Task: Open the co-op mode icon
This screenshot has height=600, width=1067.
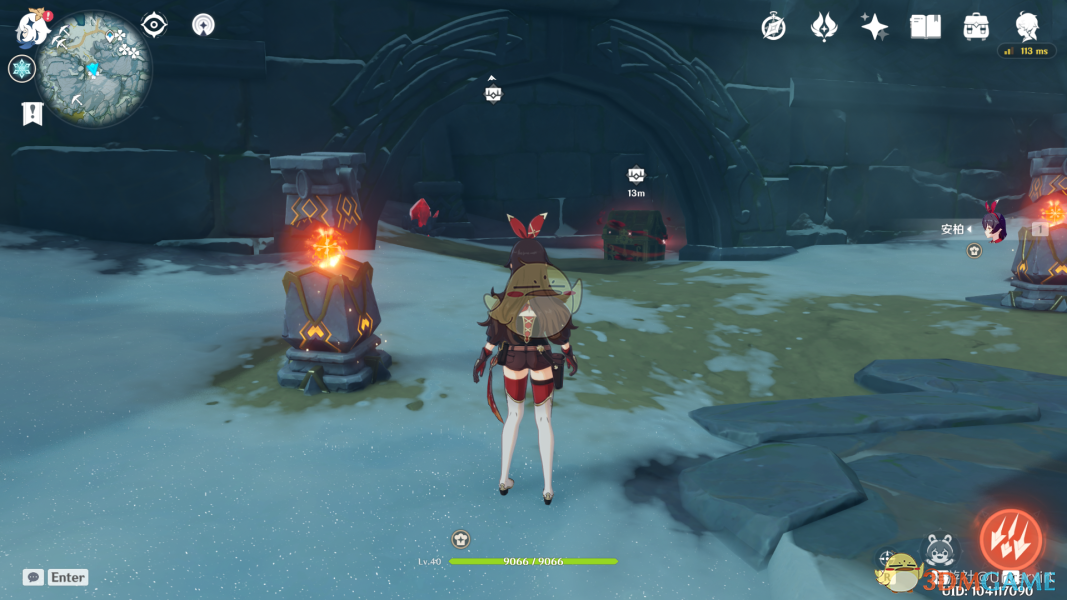Action: pyautogui.click(x=203, y=25)
